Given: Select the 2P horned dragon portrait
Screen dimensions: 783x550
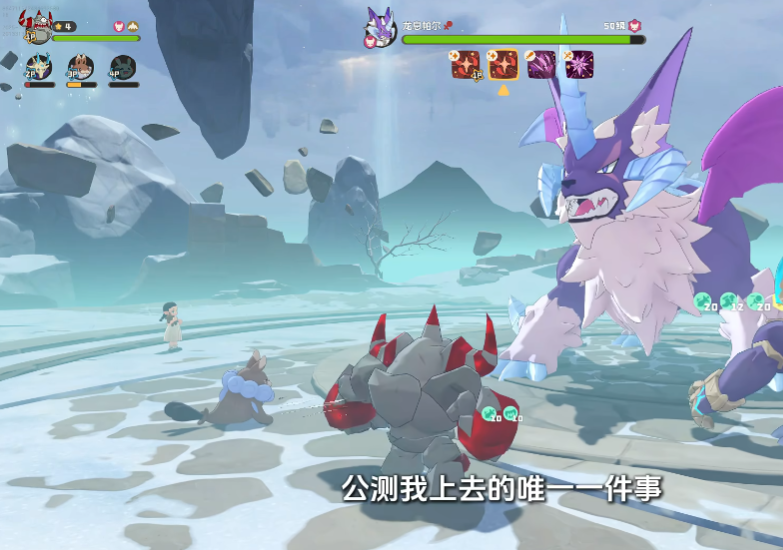Looking at the screenshot, I should [38, 68].
